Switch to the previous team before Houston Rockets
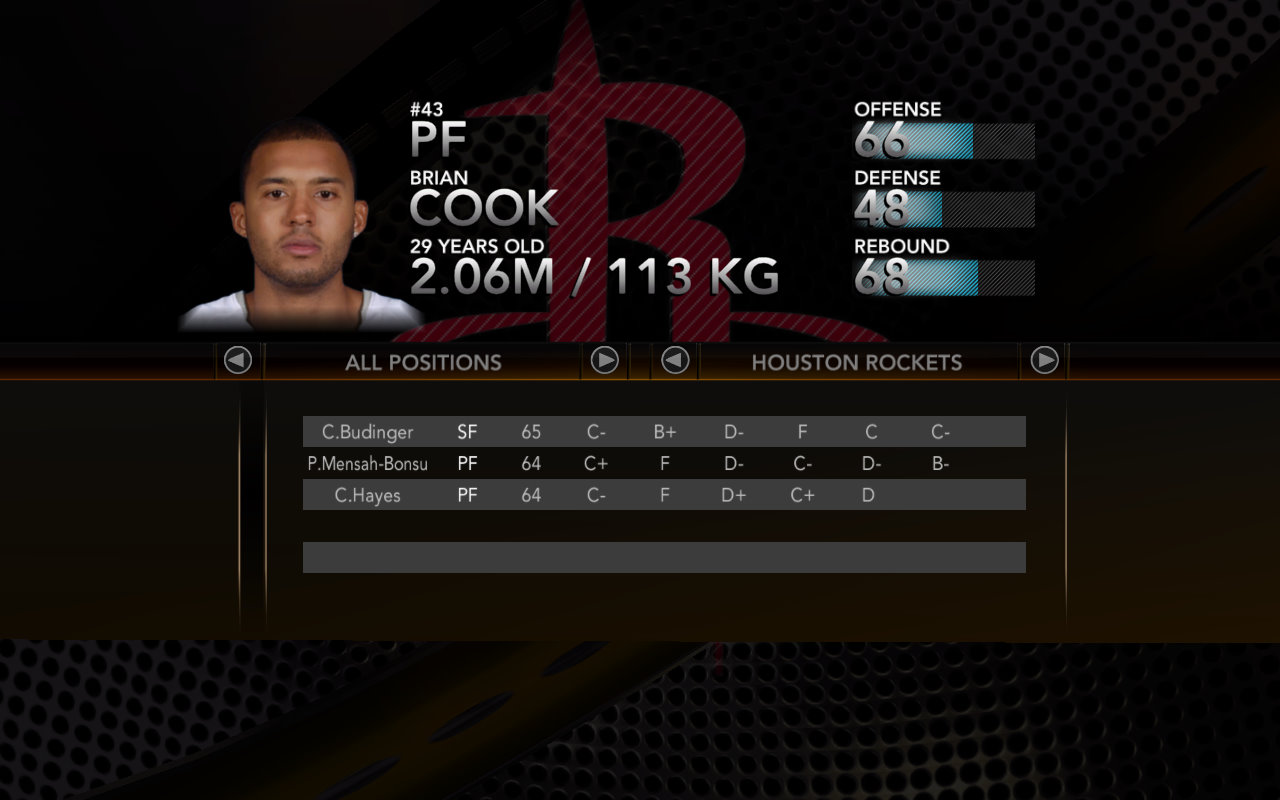Image resolution: width=1280 pixels, height=800 pixels. [675, 360]
